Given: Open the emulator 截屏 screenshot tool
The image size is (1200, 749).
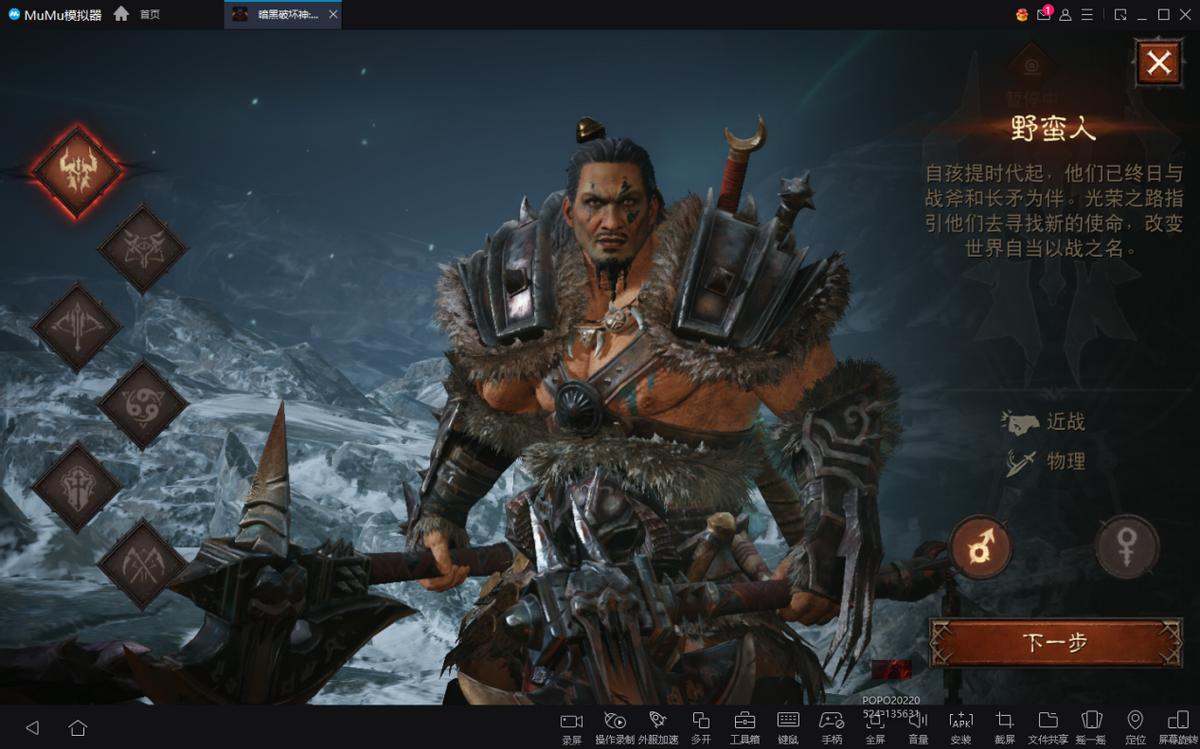Looking at the screenshot, I should [1004, 726].
